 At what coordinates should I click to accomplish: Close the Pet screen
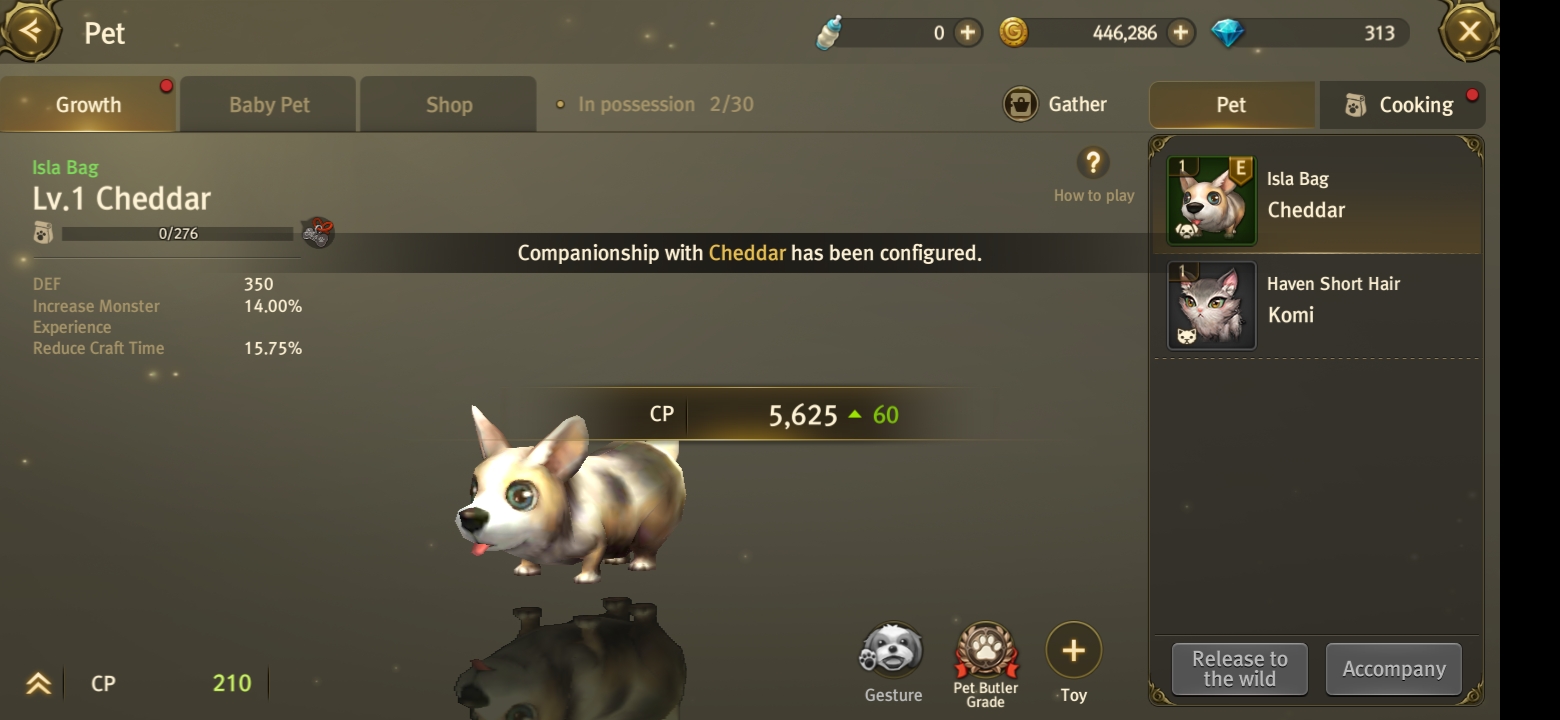[x=1468, y=32]
